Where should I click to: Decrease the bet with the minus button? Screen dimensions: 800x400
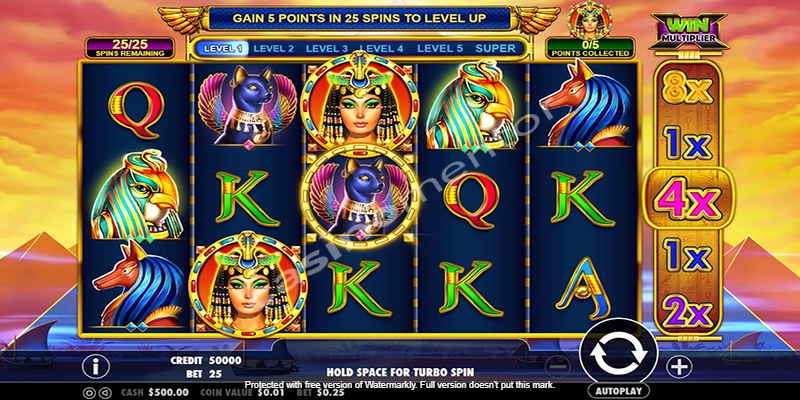coord(559,366)
